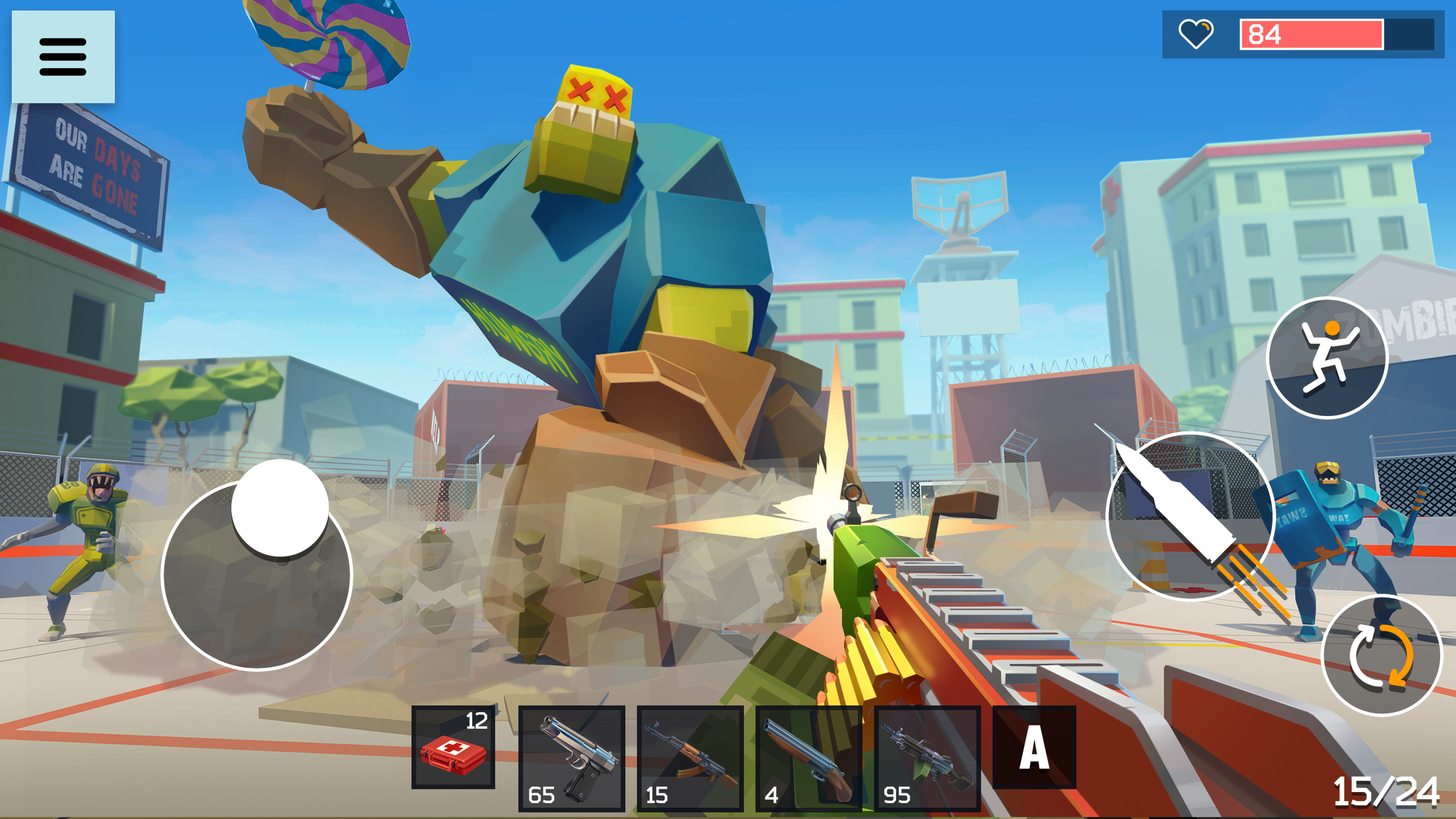Open the hamburger game menu
The width and height of the screenshot is (1456, 819).
pos(64,57)
